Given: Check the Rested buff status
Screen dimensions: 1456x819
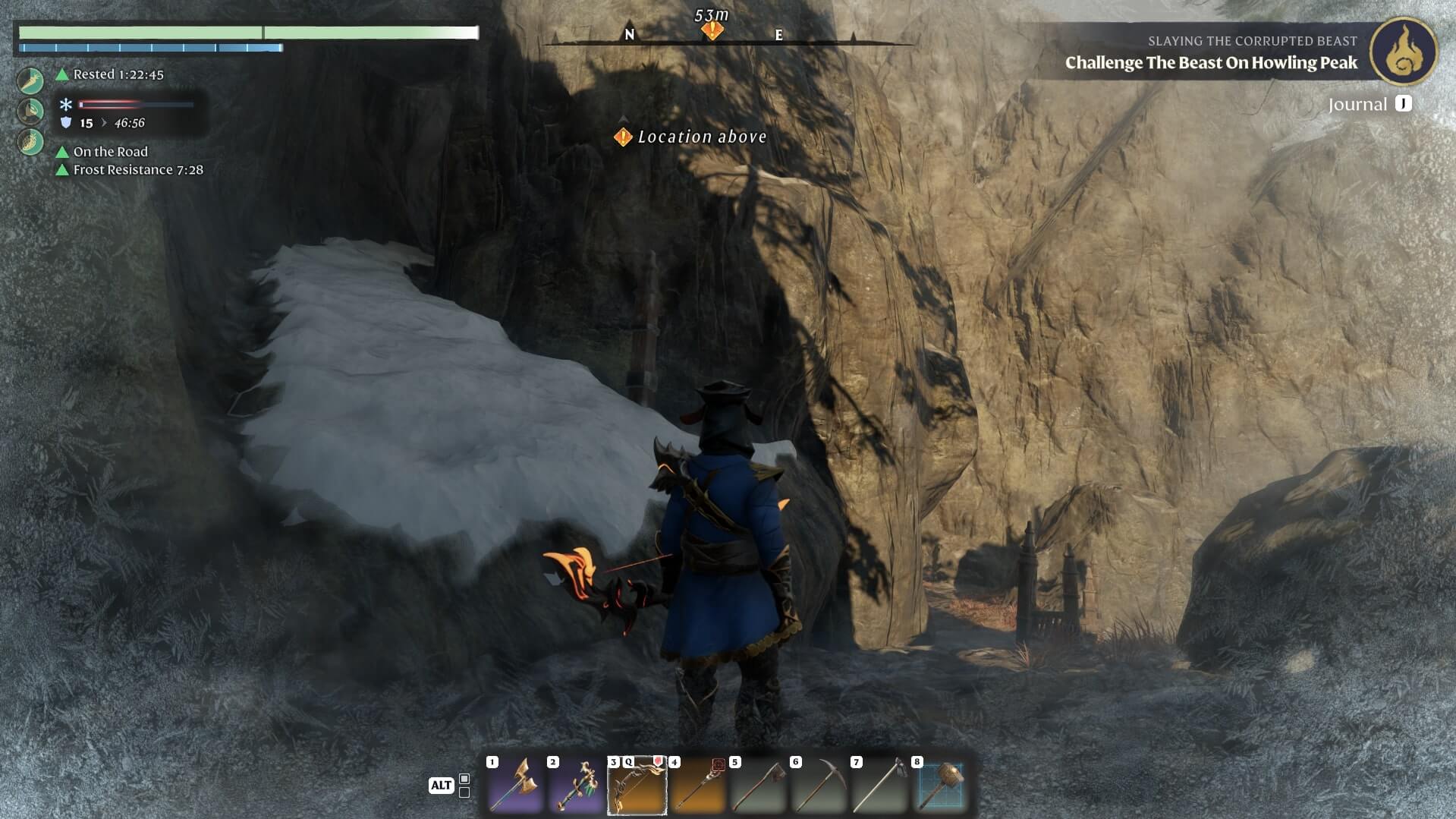Looking at the screenshot, I should pos(118,74).
